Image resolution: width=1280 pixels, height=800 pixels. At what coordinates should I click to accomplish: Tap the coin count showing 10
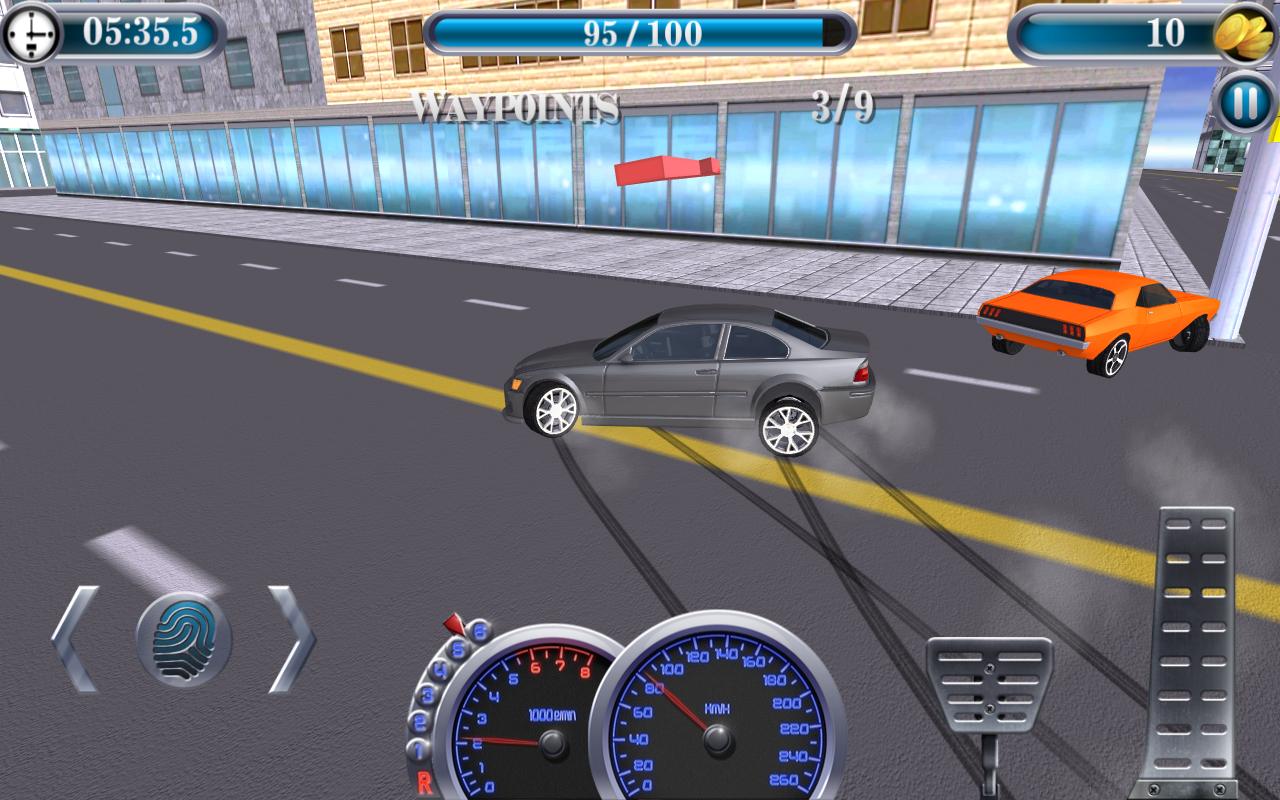(1165, 31)
